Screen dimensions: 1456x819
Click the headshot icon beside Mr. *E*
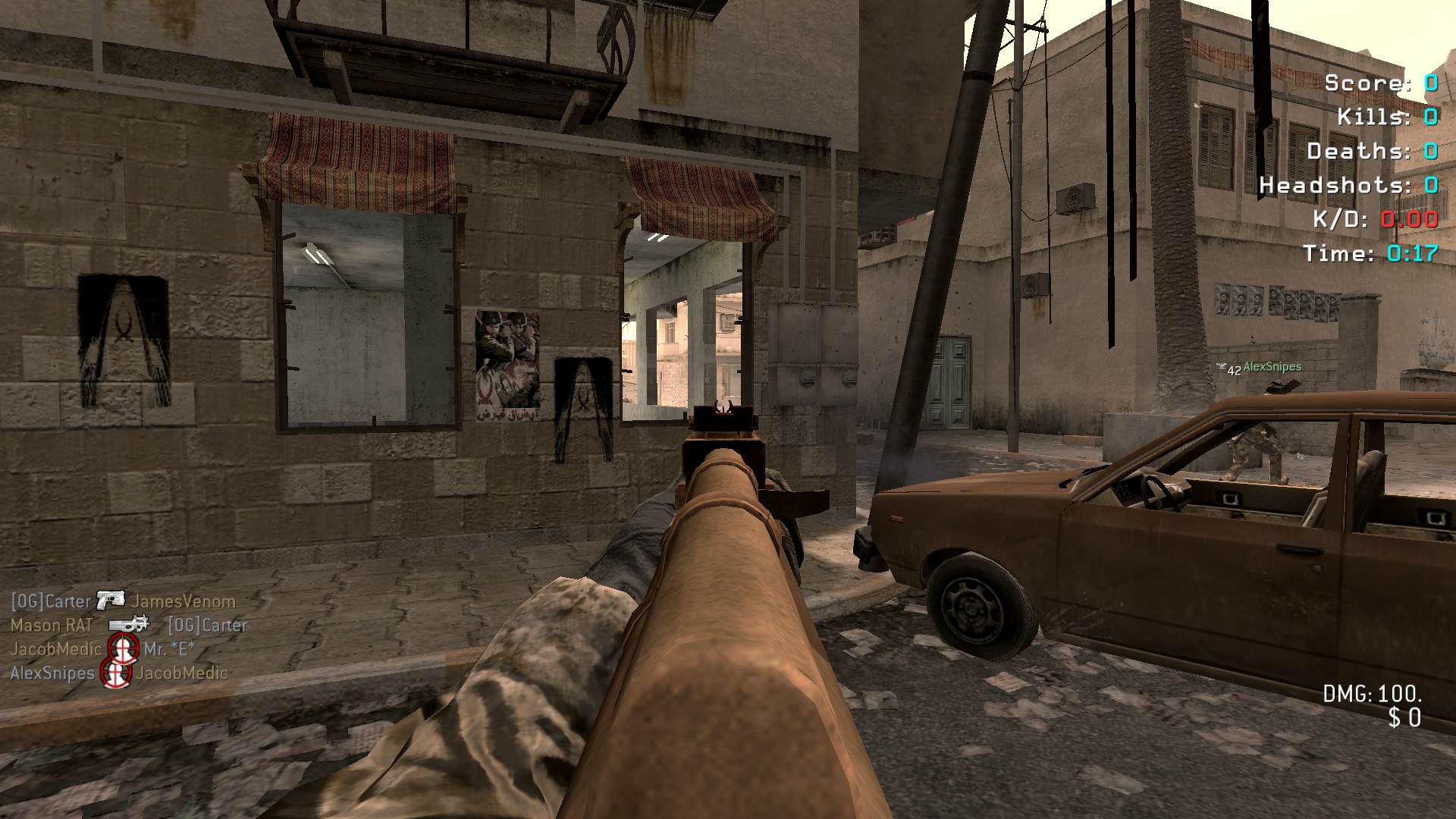(x=122, y=648)
